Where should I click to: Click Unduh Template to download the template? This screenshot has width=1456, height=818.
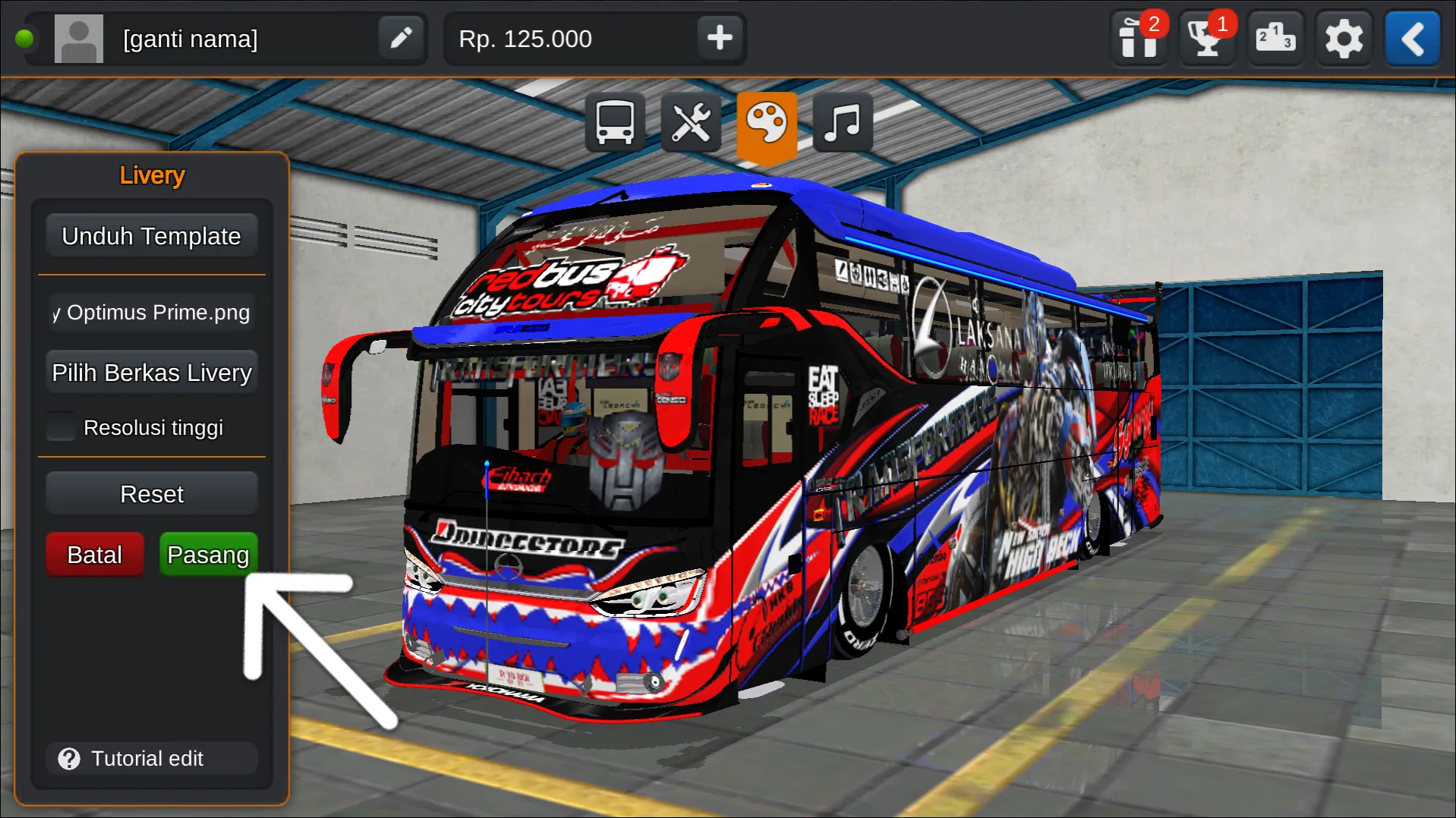[151, 235]
